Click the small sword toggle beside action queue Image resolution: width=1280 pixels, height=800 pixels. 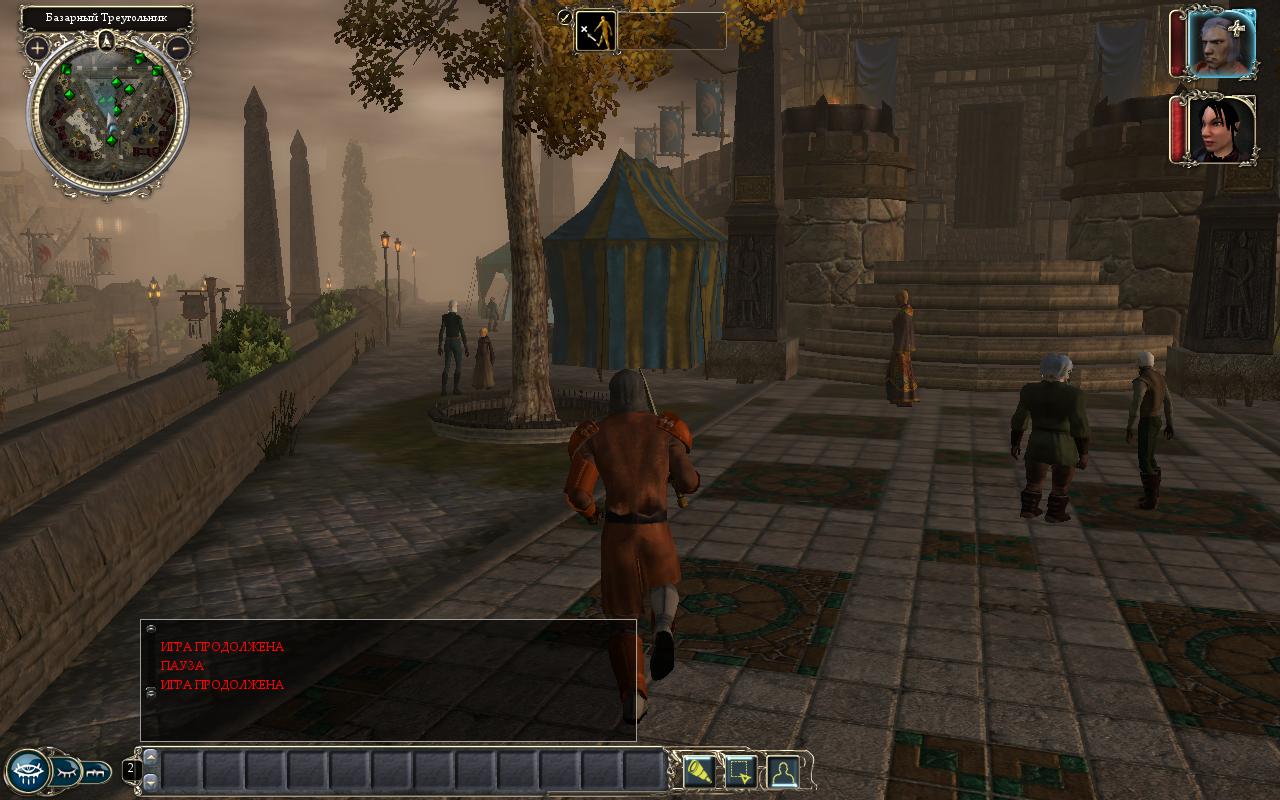(x=565, y=18)
